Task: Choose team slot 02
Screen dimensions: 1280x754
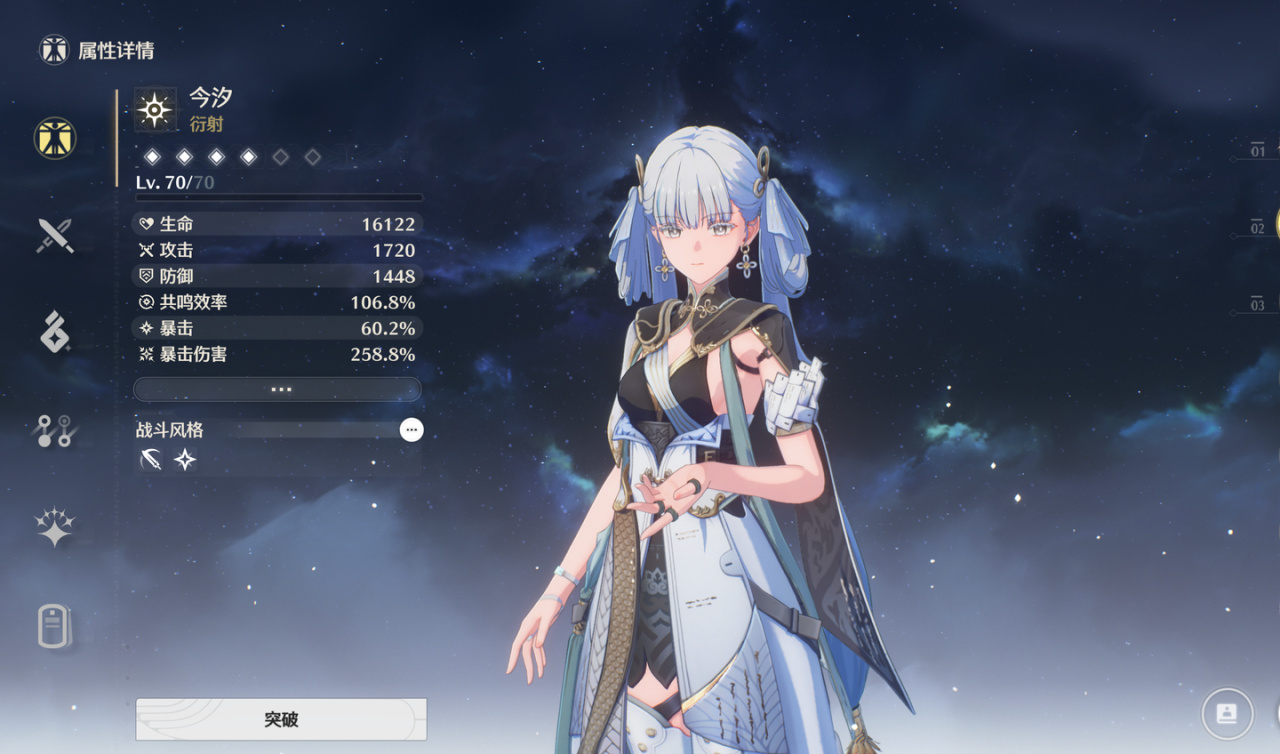Action: pyautogui.click(x=1257, y=228)
